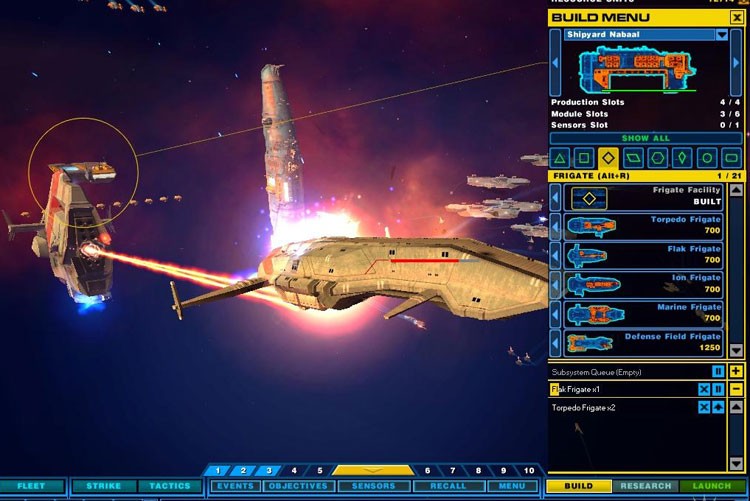The width and height of the screenshot is (750, 501).
Task: Open the Tactics menu
Action: click(170, 486)
